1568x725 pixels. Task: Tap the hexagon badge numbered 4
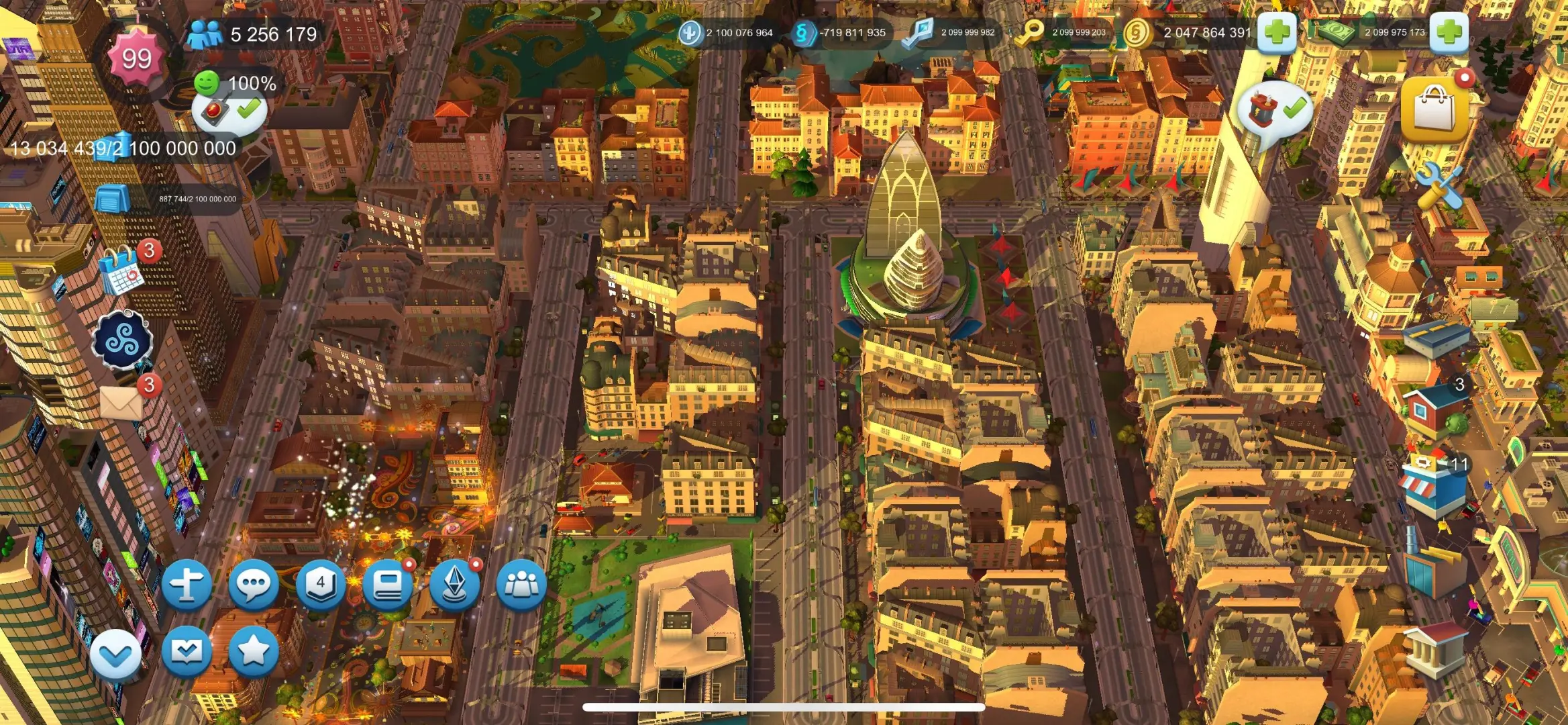pos(321,585)
